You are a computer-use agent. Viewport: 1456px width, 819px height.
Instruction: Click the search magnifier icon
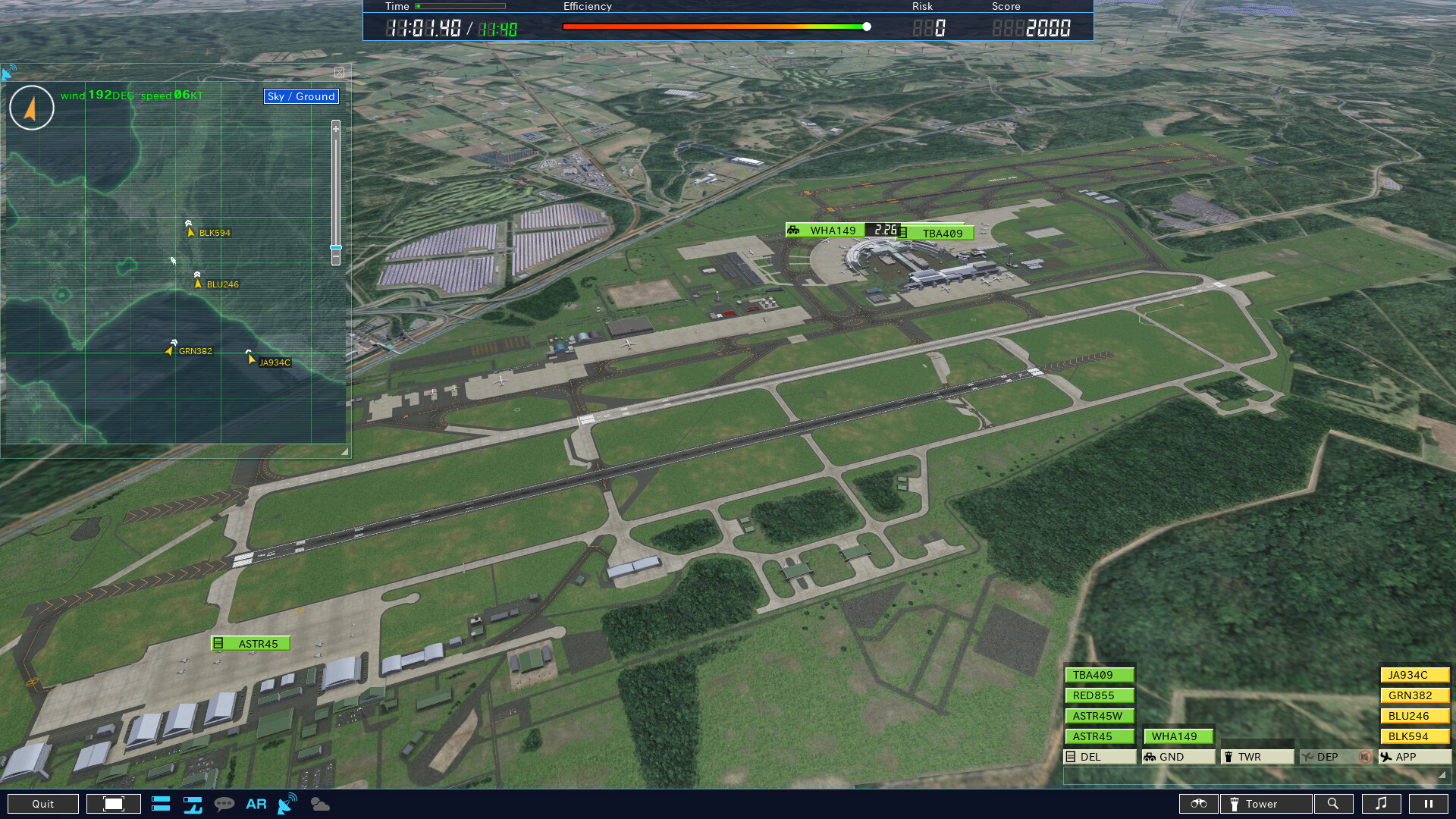point(1334,804)
